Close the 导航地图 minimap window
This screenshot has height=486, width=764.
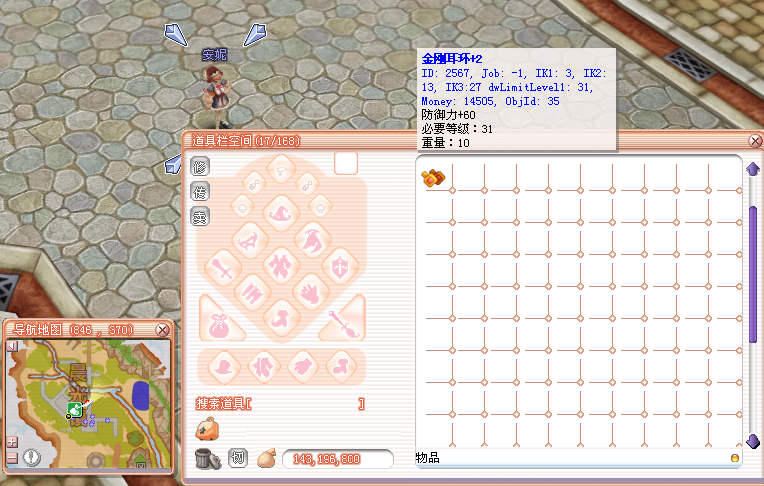coord(163,329)
